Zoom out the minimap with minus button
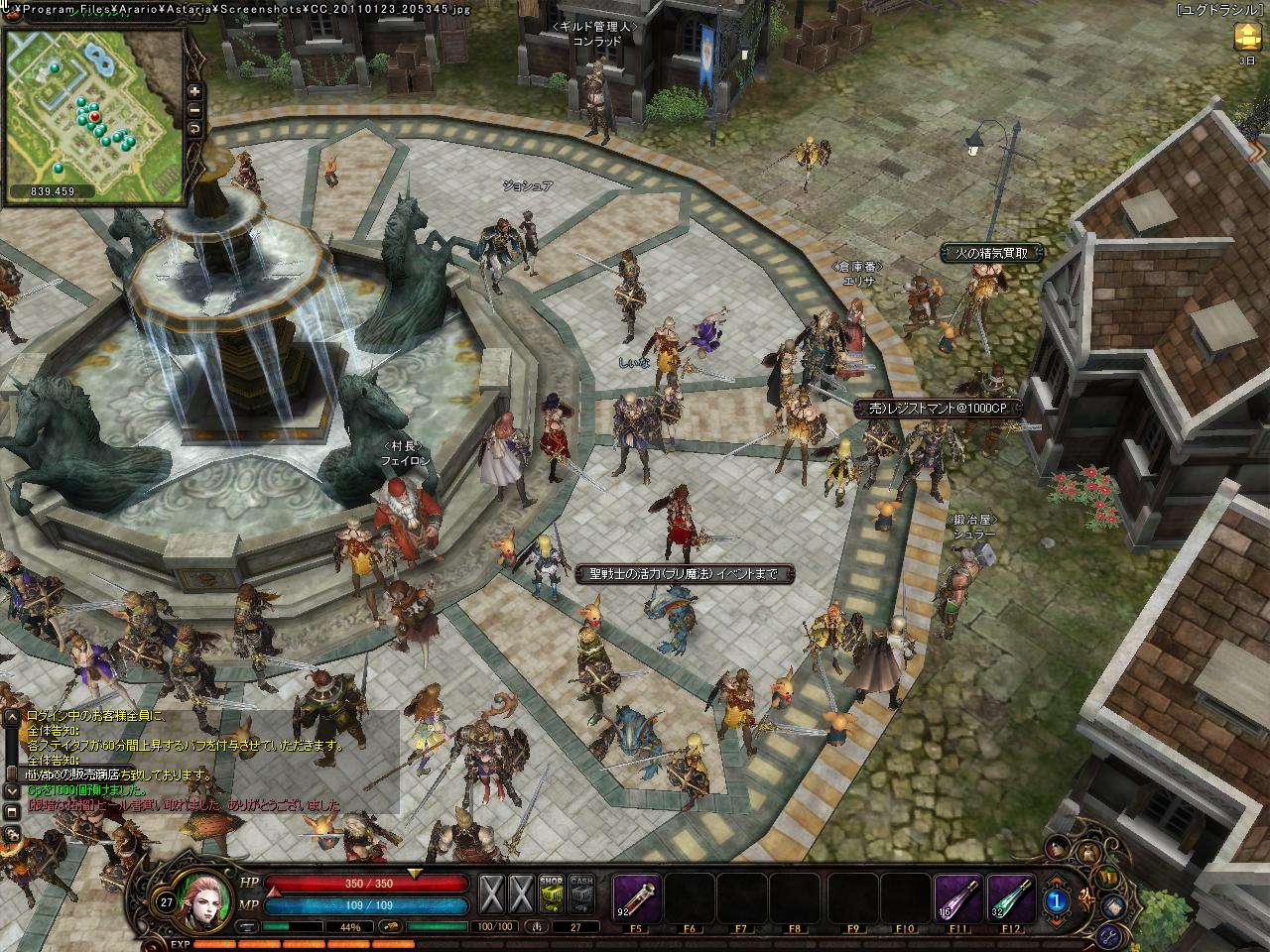This screenshot has width=1270, height=952. pyautogui.click(x=194, y=110)
